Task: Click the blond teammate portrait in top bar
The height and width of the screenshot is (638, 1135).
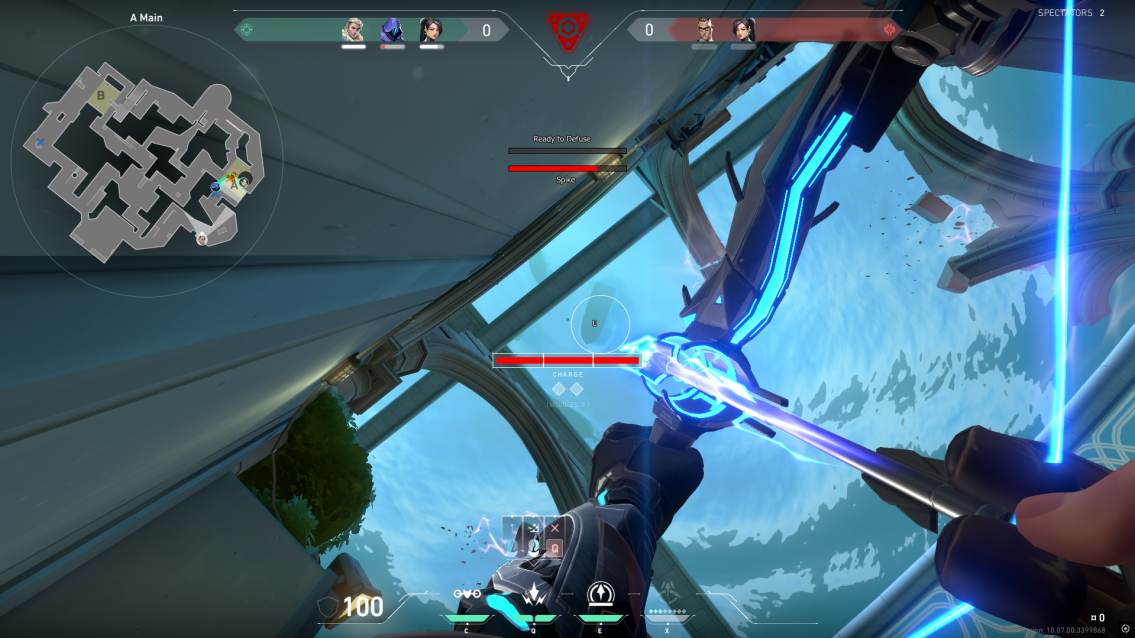Action: 353,30
